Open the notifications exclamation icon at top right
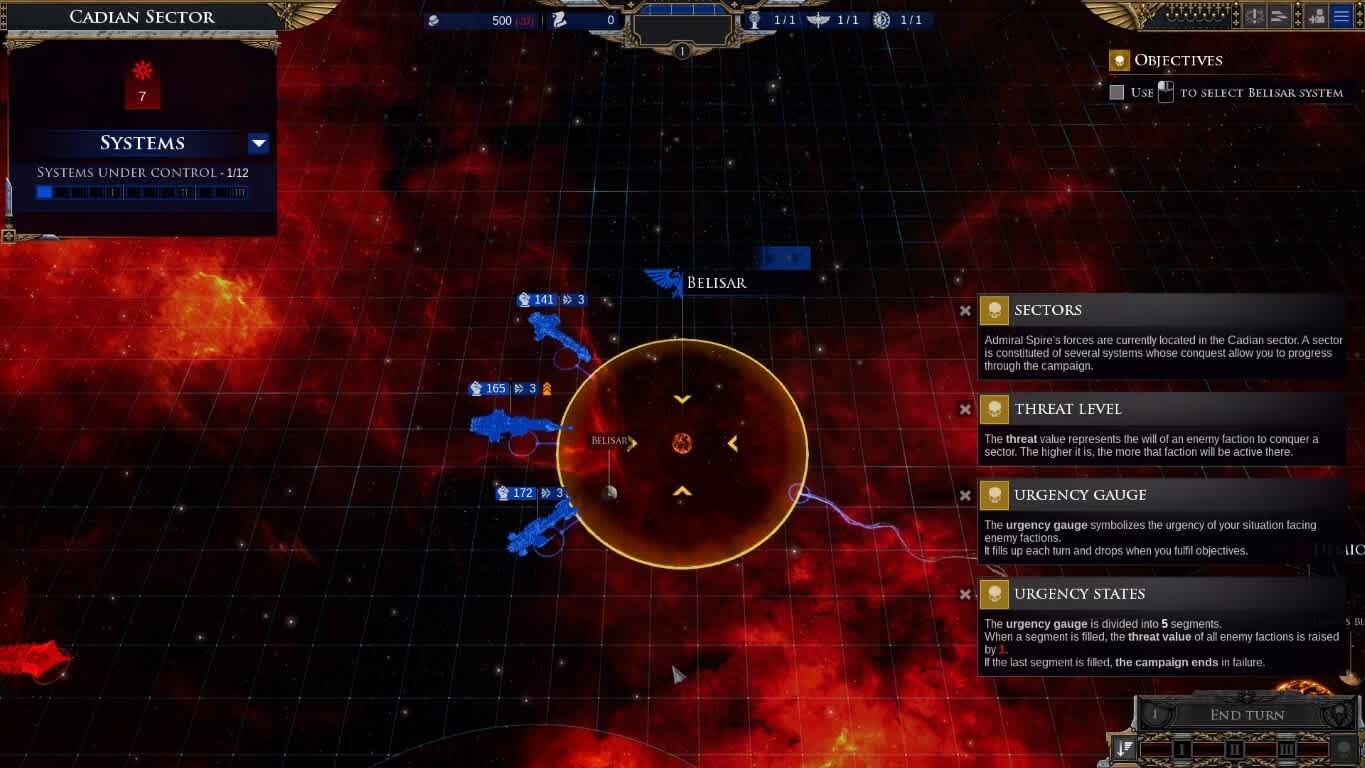The width and height of the screenshot is (1365, 768). pyautogui.click(x=1255, y=16)
